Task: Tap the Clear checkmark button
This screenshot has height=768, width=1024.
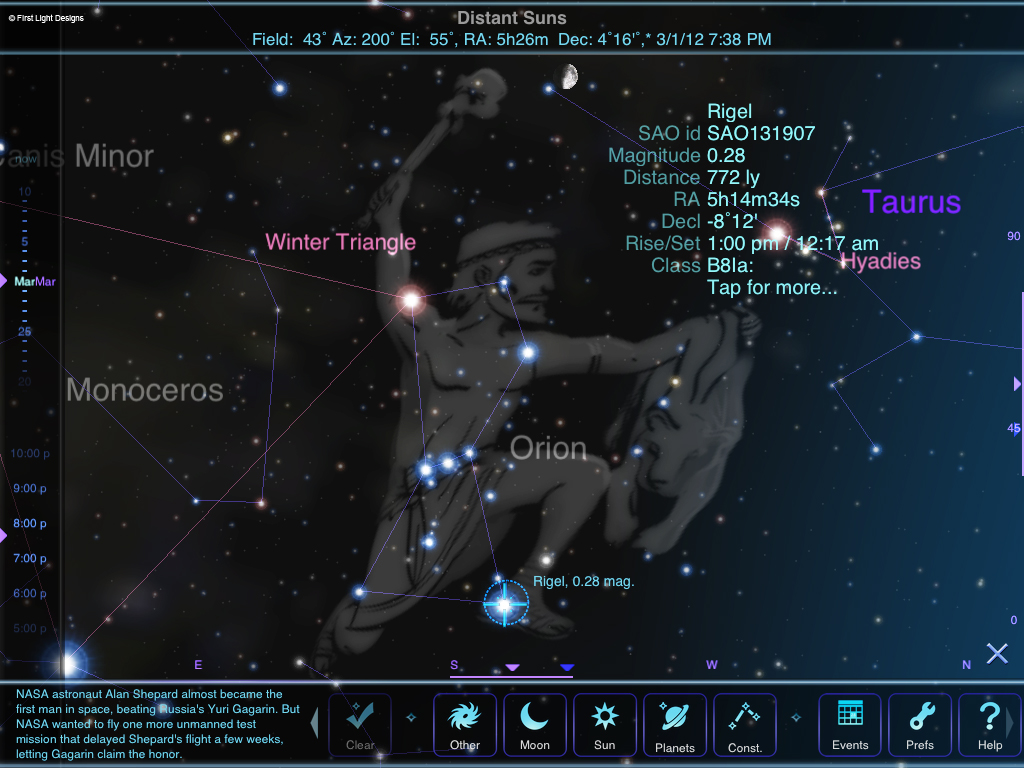Action: (360, 724)
